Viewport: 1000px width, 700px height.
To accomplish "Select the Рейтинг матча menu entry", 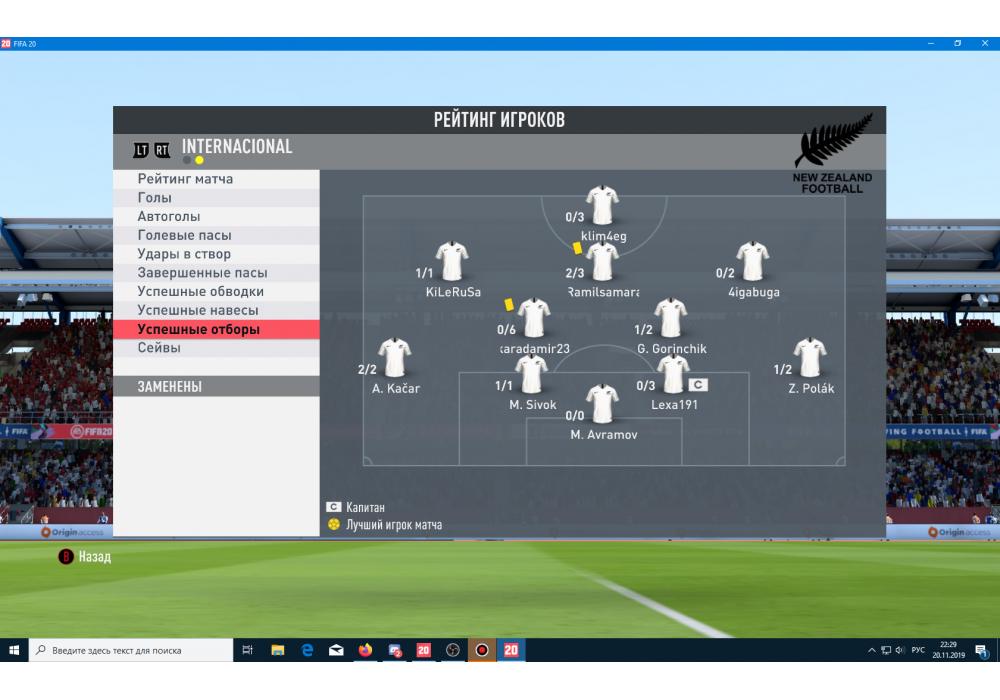I will pos(186,179).
